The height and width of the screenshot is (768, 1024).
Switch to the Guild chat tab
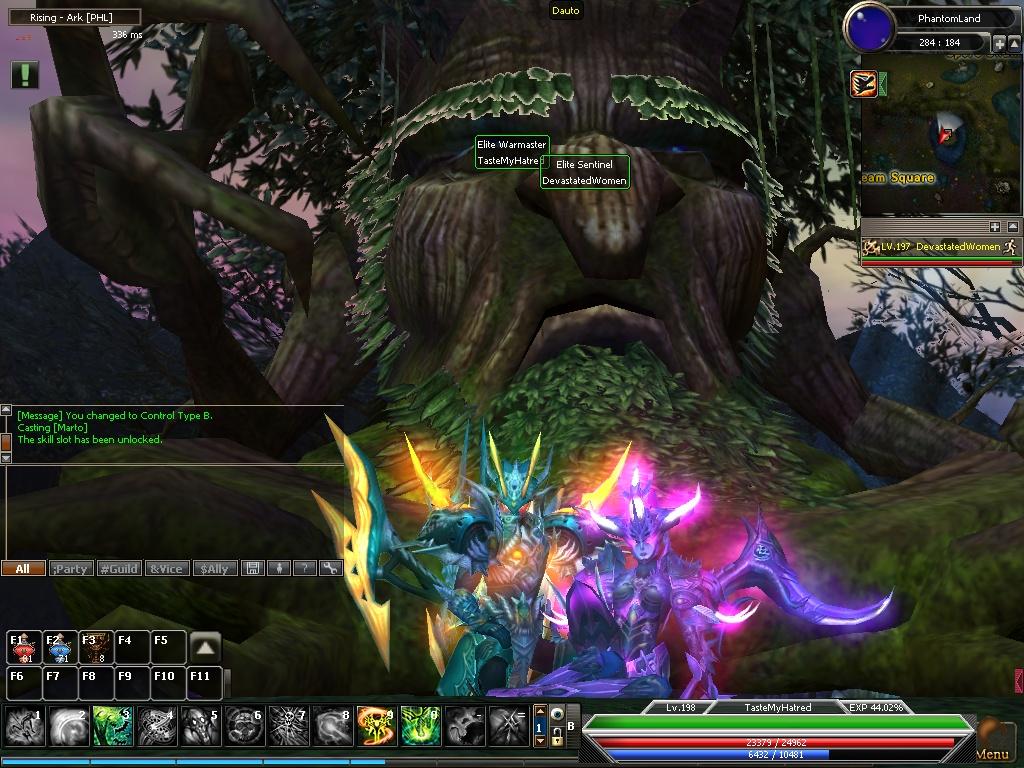click(118, 568)
